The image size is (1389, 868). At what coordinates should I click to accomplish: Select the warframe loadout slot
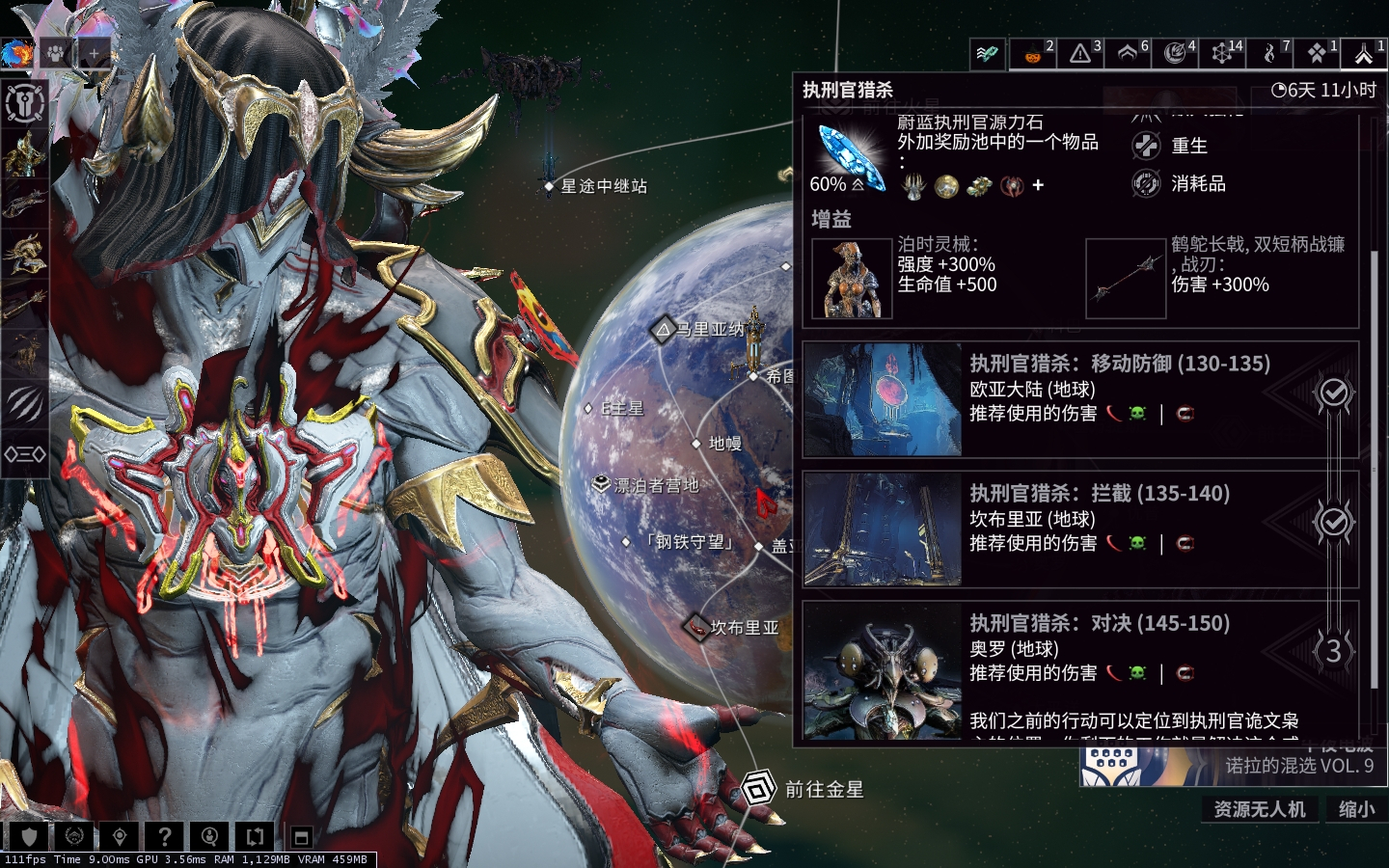[x=24, y=153]
